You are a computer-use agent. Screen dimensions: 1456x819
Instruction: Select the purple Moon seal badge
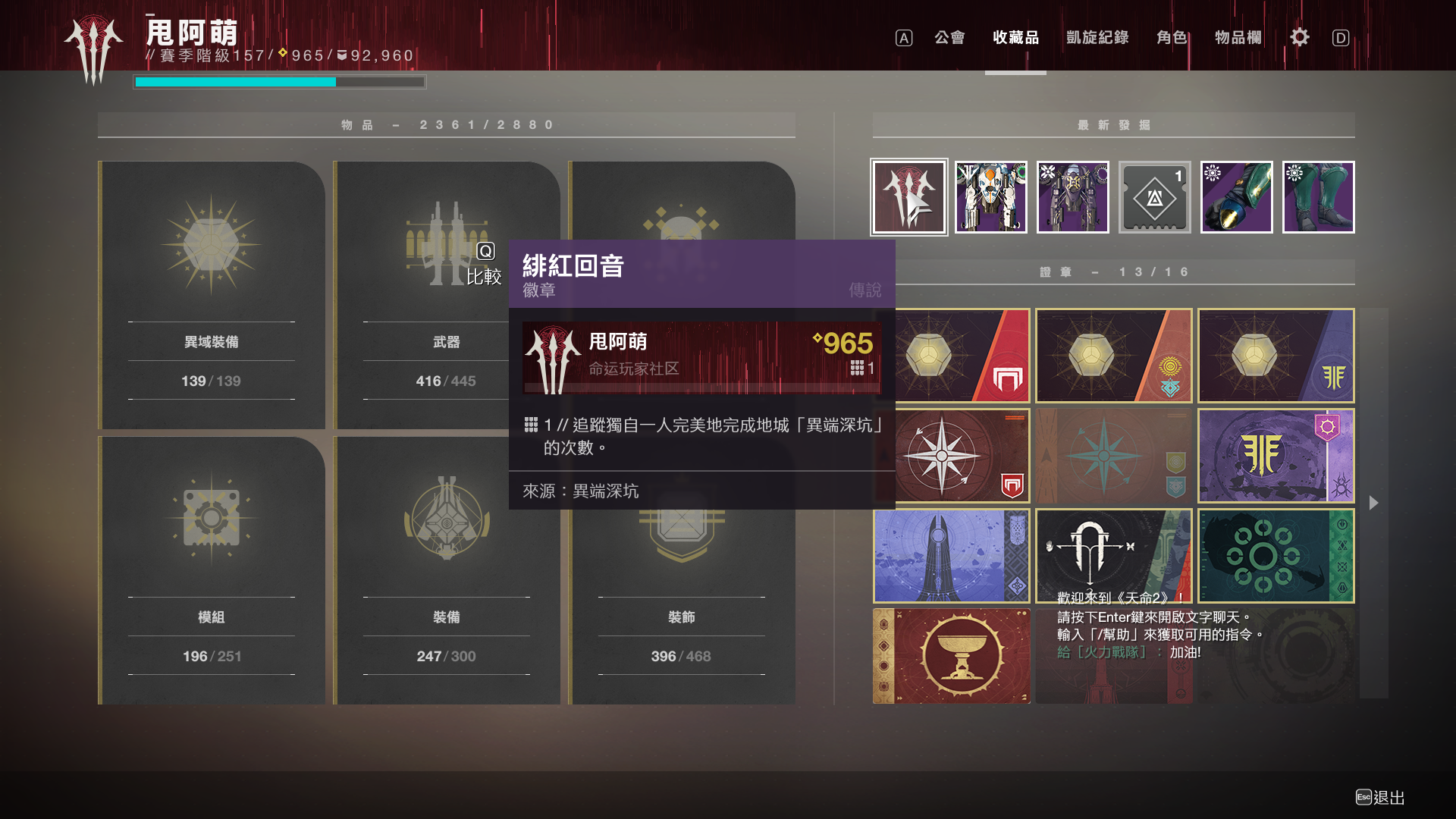pos(1276,456)
